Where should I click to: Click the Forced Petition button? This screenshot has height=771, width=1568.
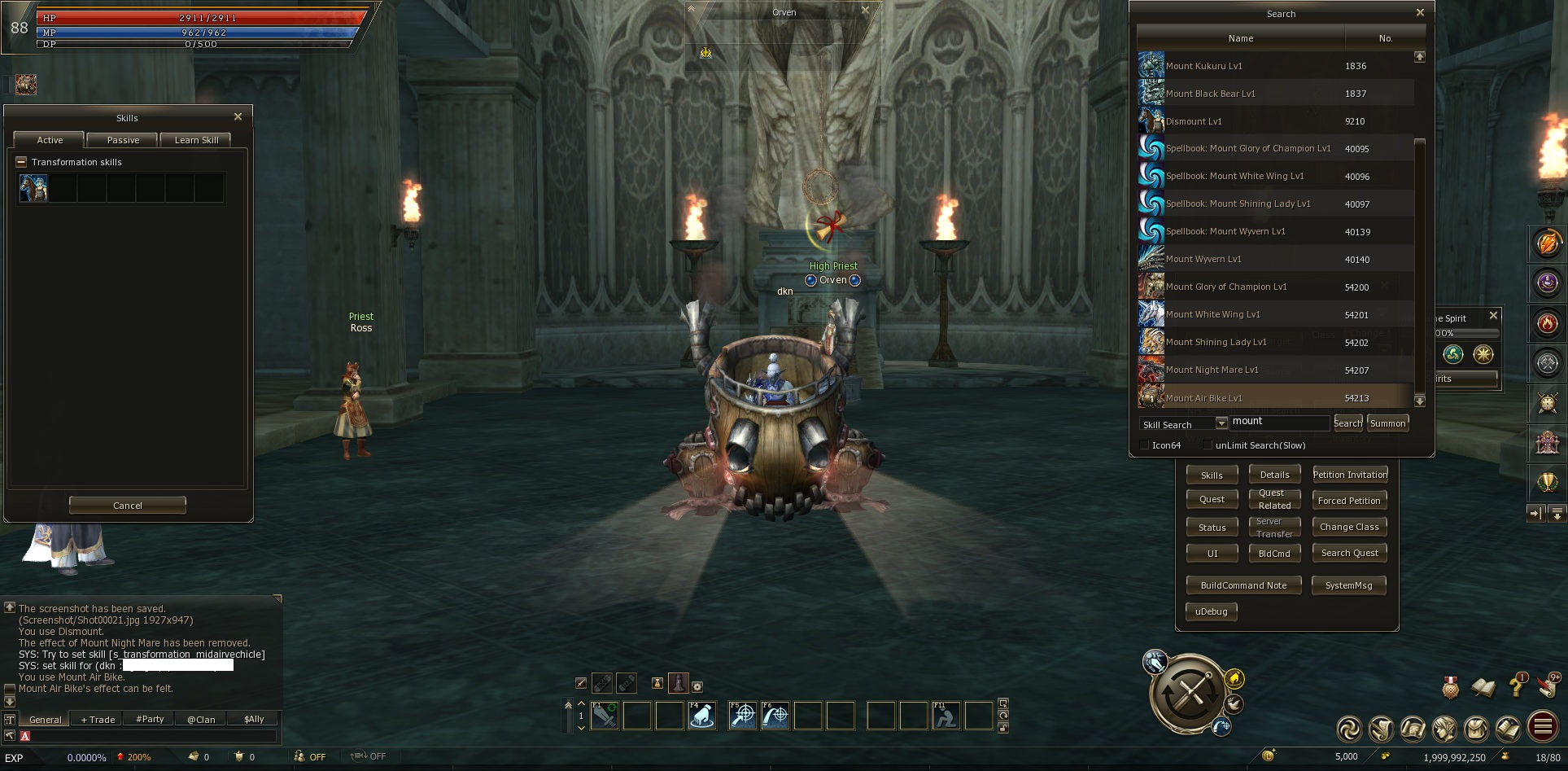point(1349,501)
